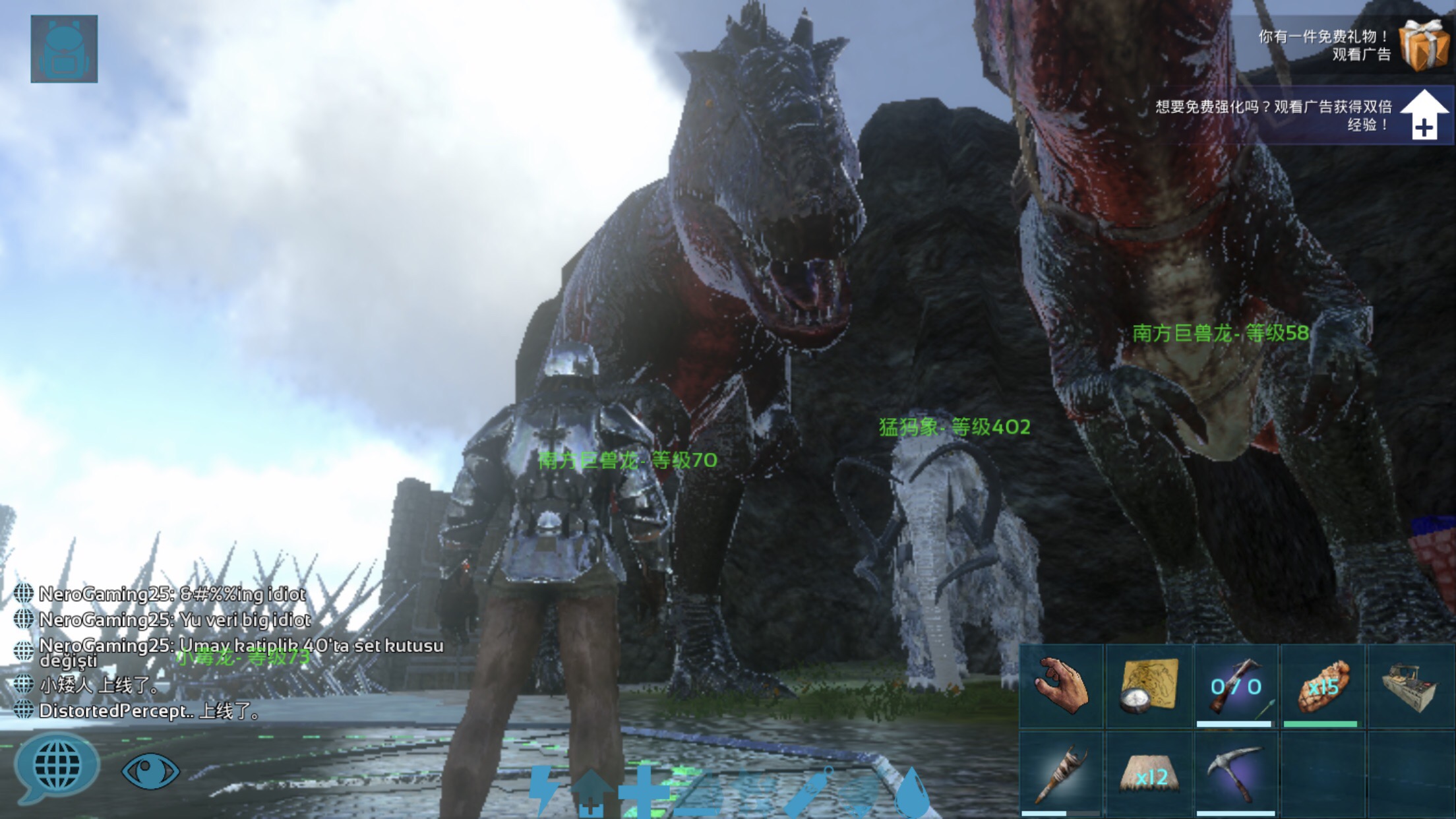Claim the free gift box ad
Image resolution: width=1456 pixels, height=819 pixels.
[1423, 44]
